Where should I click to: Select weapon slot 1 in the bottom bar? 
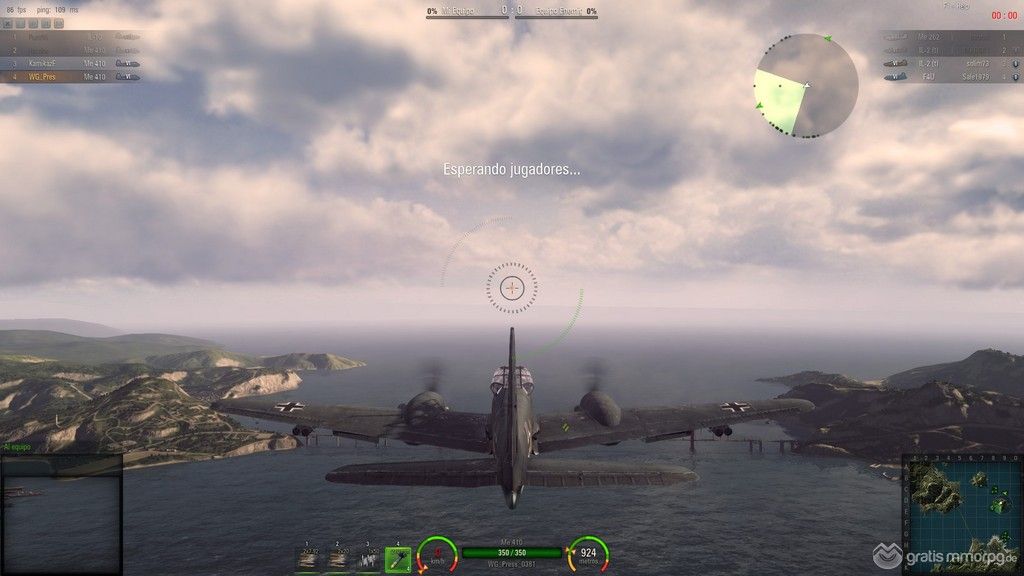point(309,559)
